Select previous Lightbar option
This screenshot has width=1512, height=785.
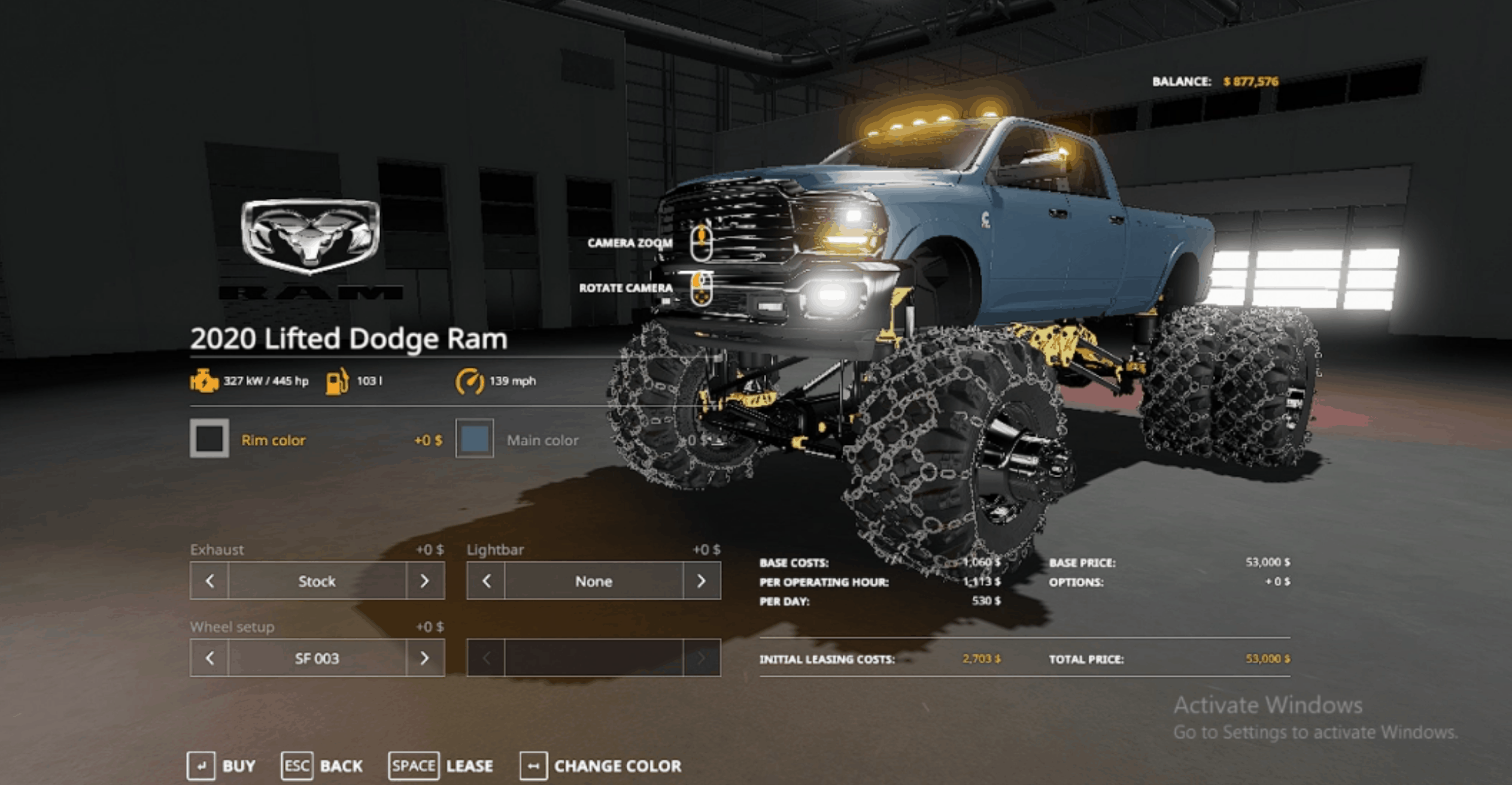486,581
